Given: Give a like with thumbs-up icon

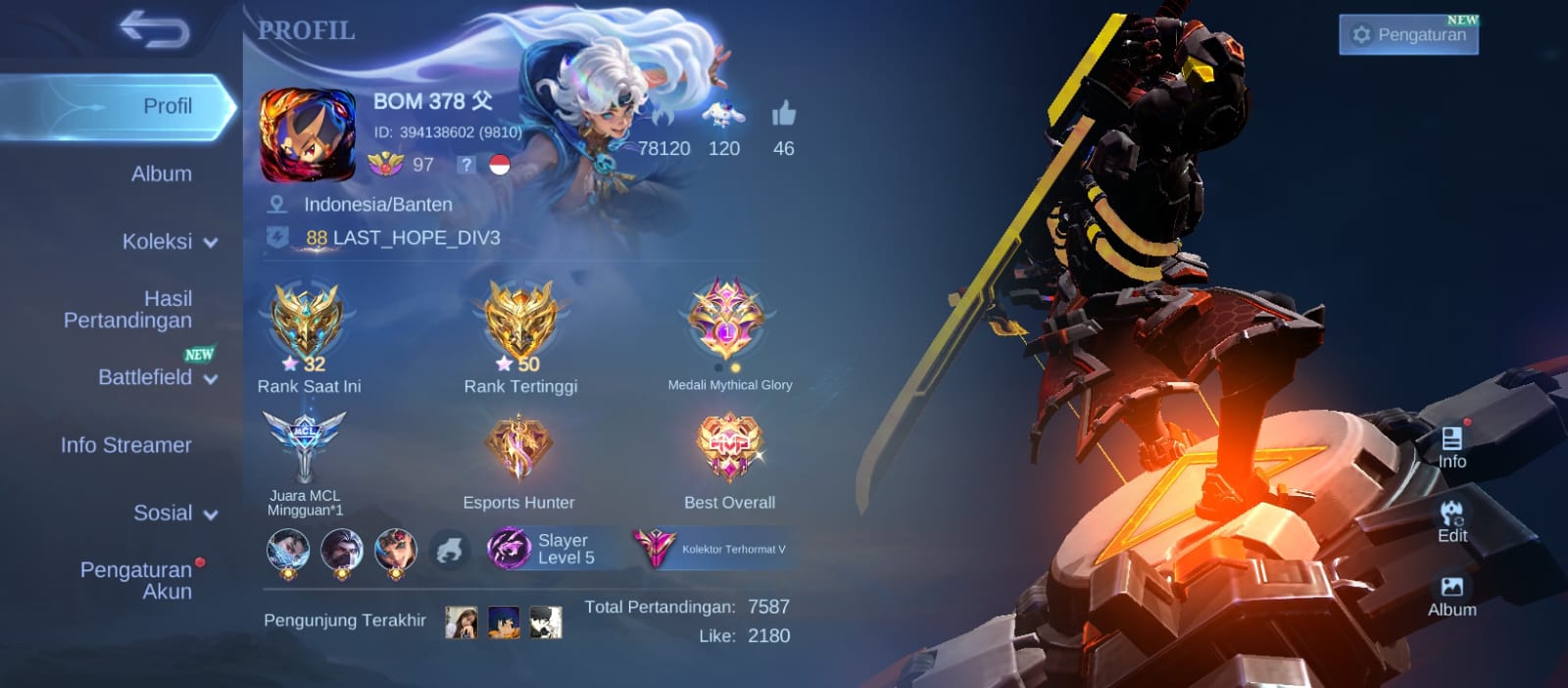Looking at the screenshot, I should coord(783,116).
